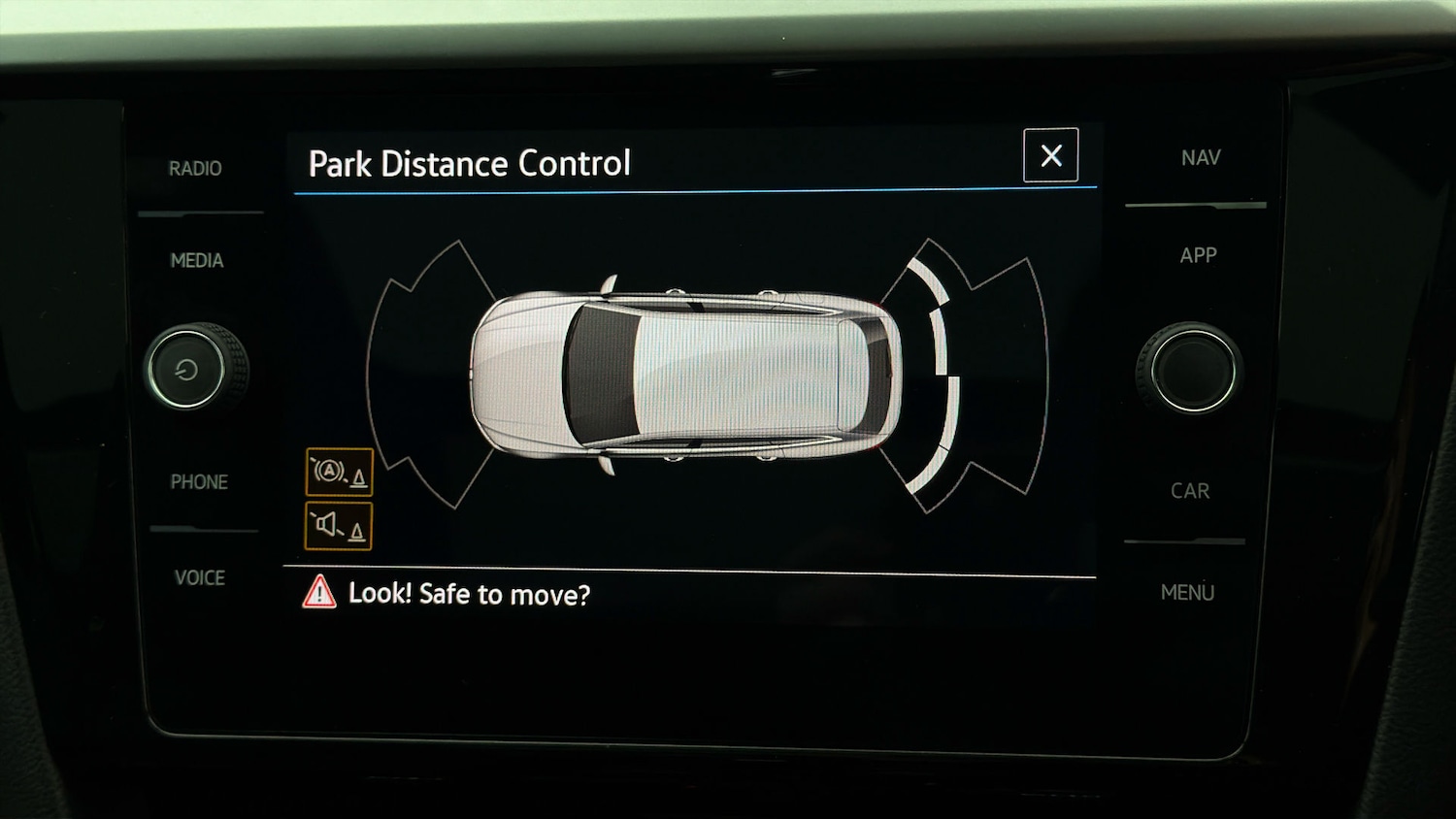Open the RADIO menu
The width and height of the screenshot is (1456, 819).
click(195, 169)
